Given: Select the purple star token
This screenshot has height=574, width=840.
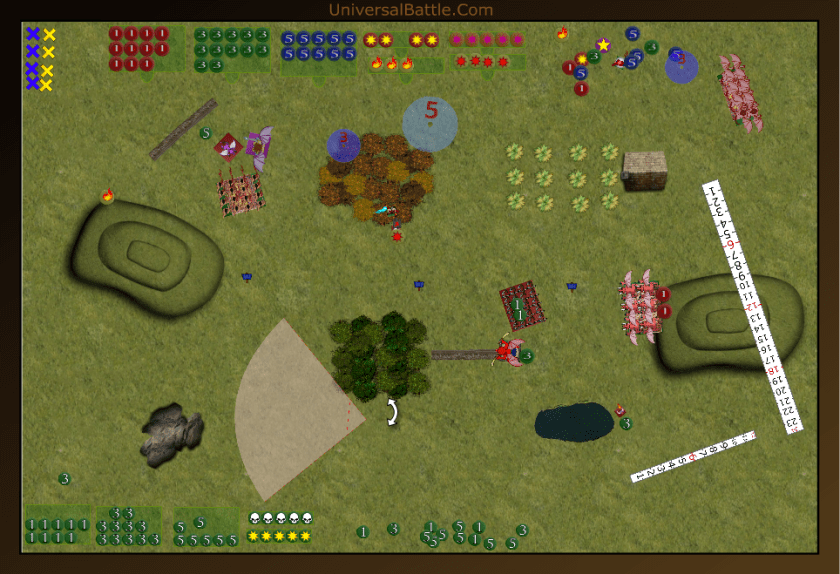Looking at the screenshot, I should coord(603,45).
